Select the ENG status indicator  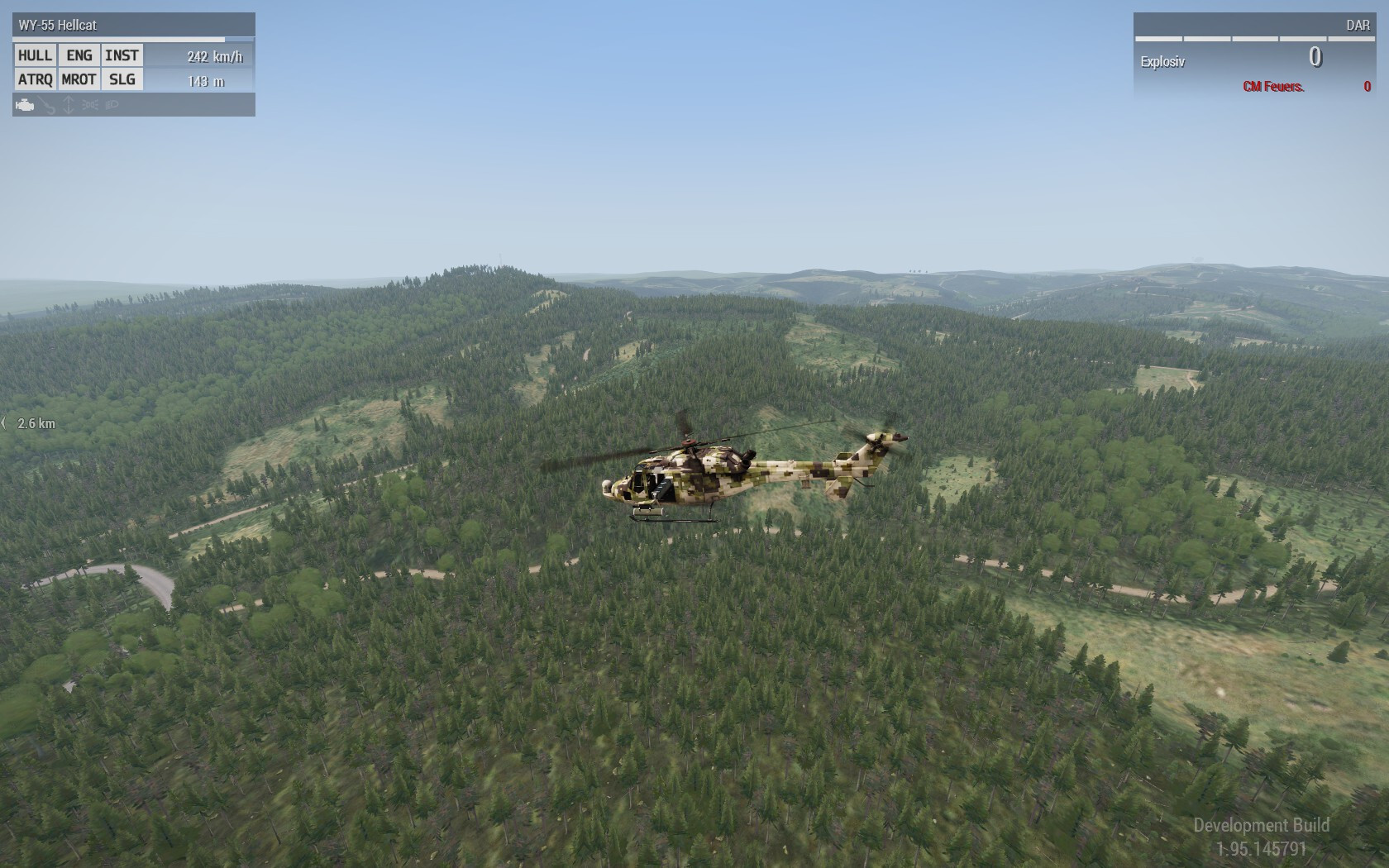pyautogui.click(x=79, y=55)
